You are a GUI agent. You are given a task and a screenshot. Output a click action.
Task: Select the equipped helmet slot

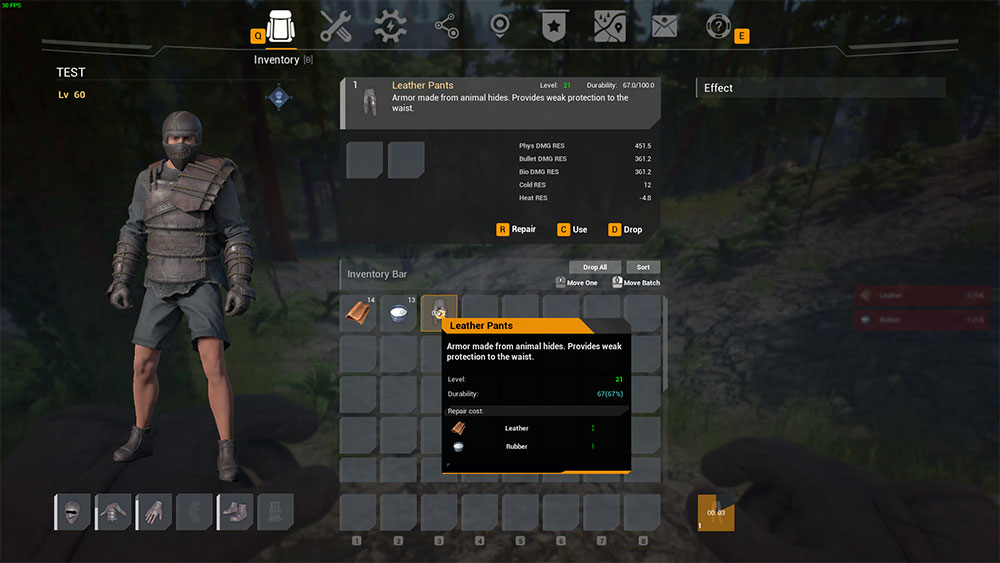pos(72,513)
